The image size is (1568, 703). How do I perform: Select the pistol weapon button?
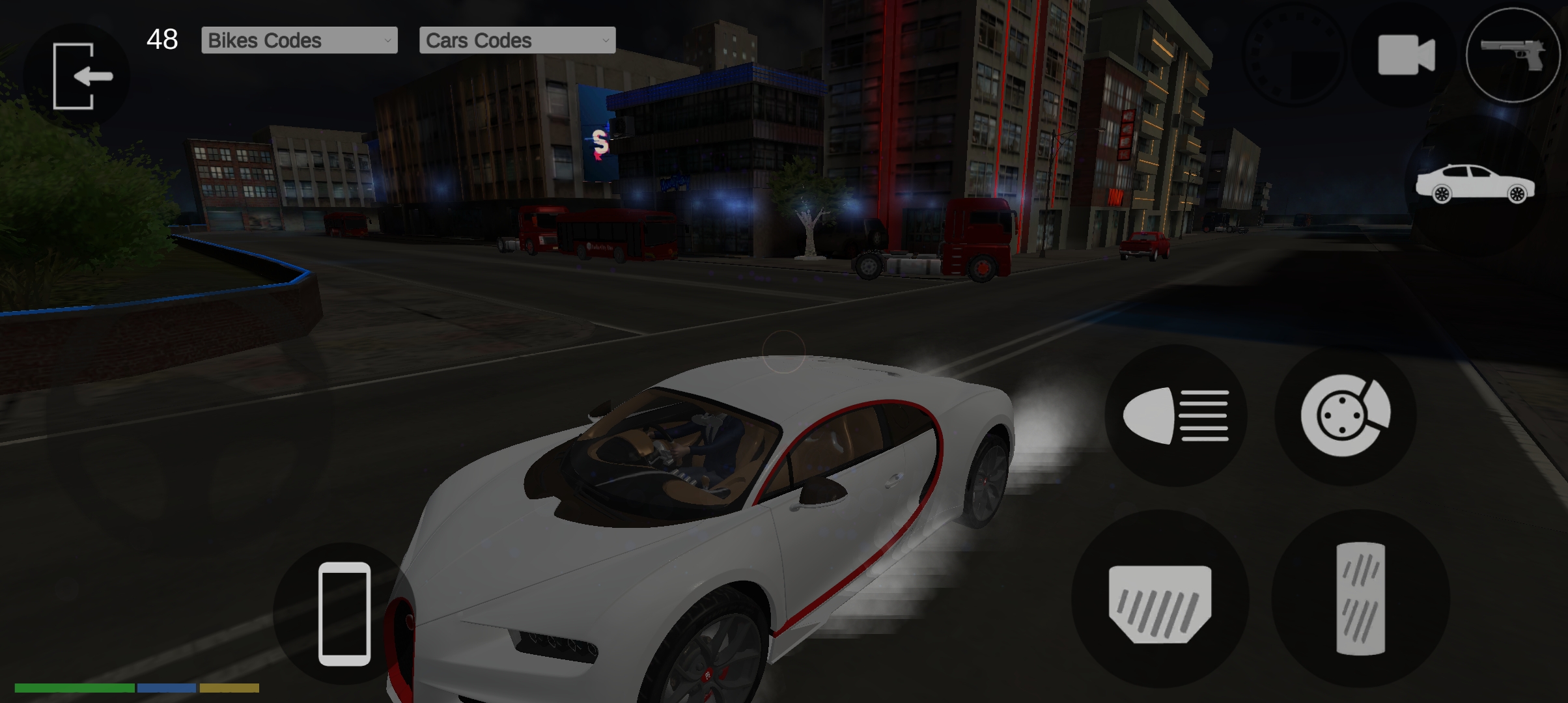click(x=1512, y=55)
